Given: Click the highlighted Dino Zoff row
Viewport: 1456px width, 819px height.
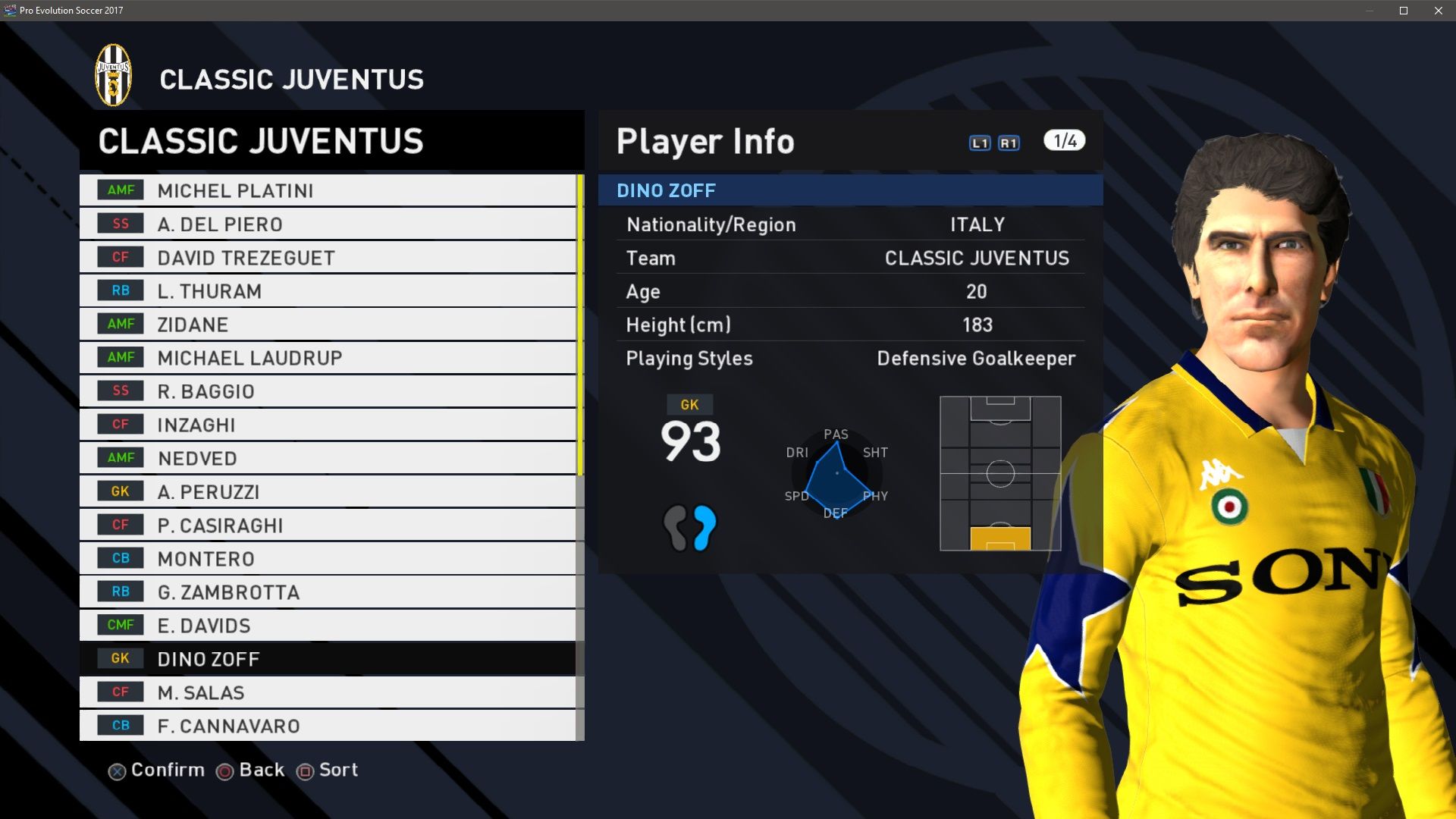Looking at the screenshot, I should [327, 659].
